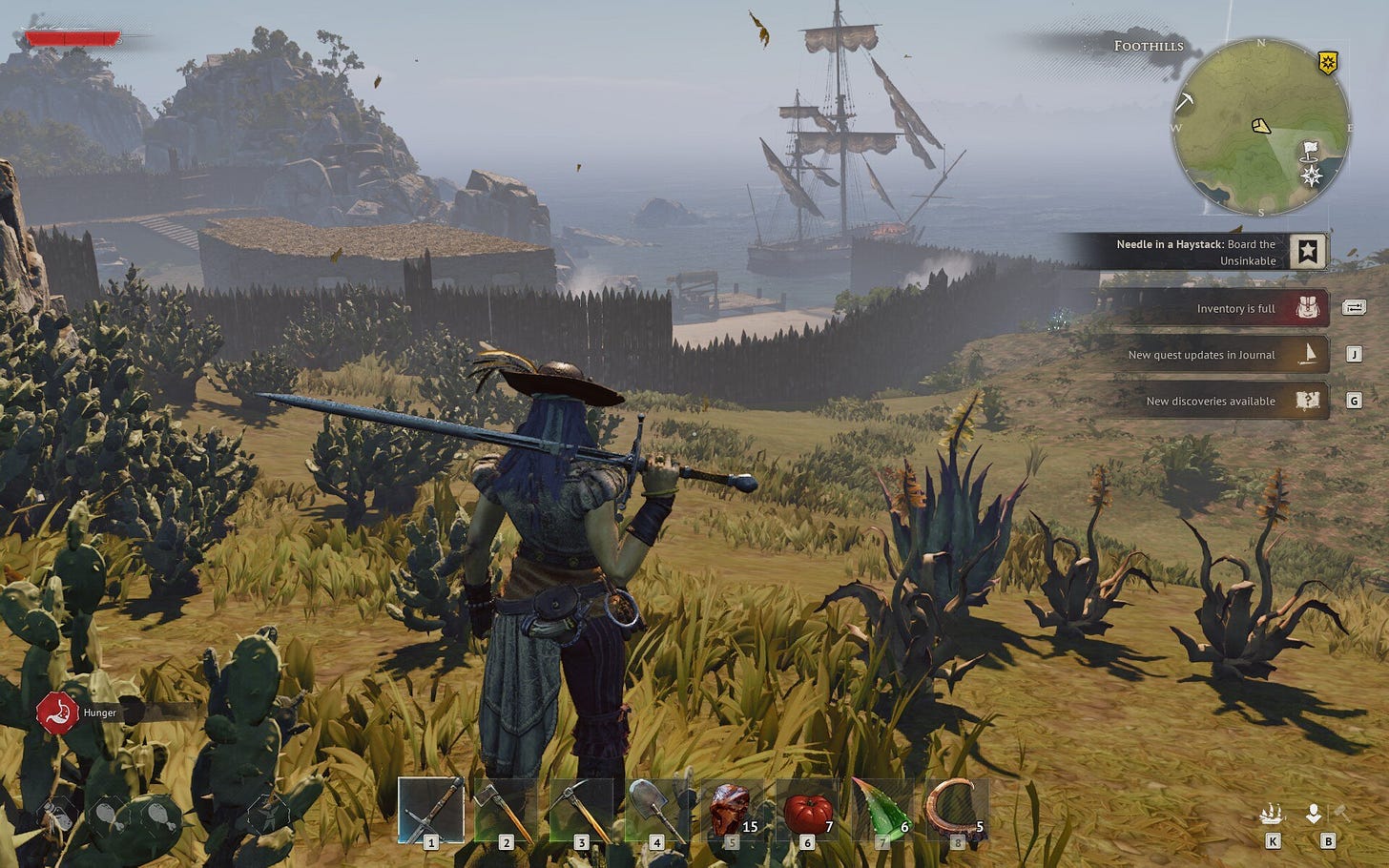Screen dimensions: 1389x868
Task: Open the circular minimap
Action: [1260, 127]
